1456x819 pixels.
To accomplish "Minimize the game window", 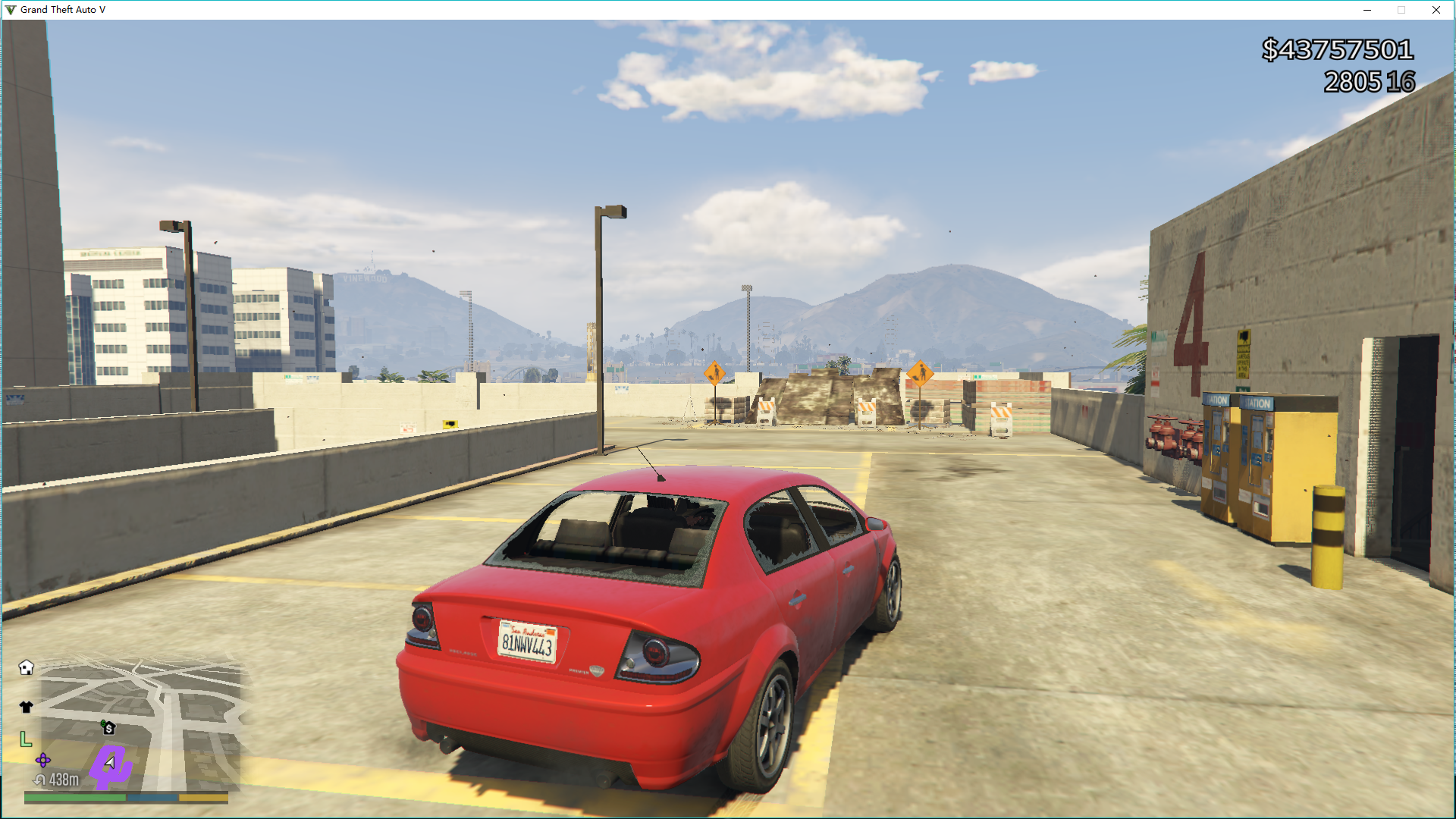I will [1367, 10].
